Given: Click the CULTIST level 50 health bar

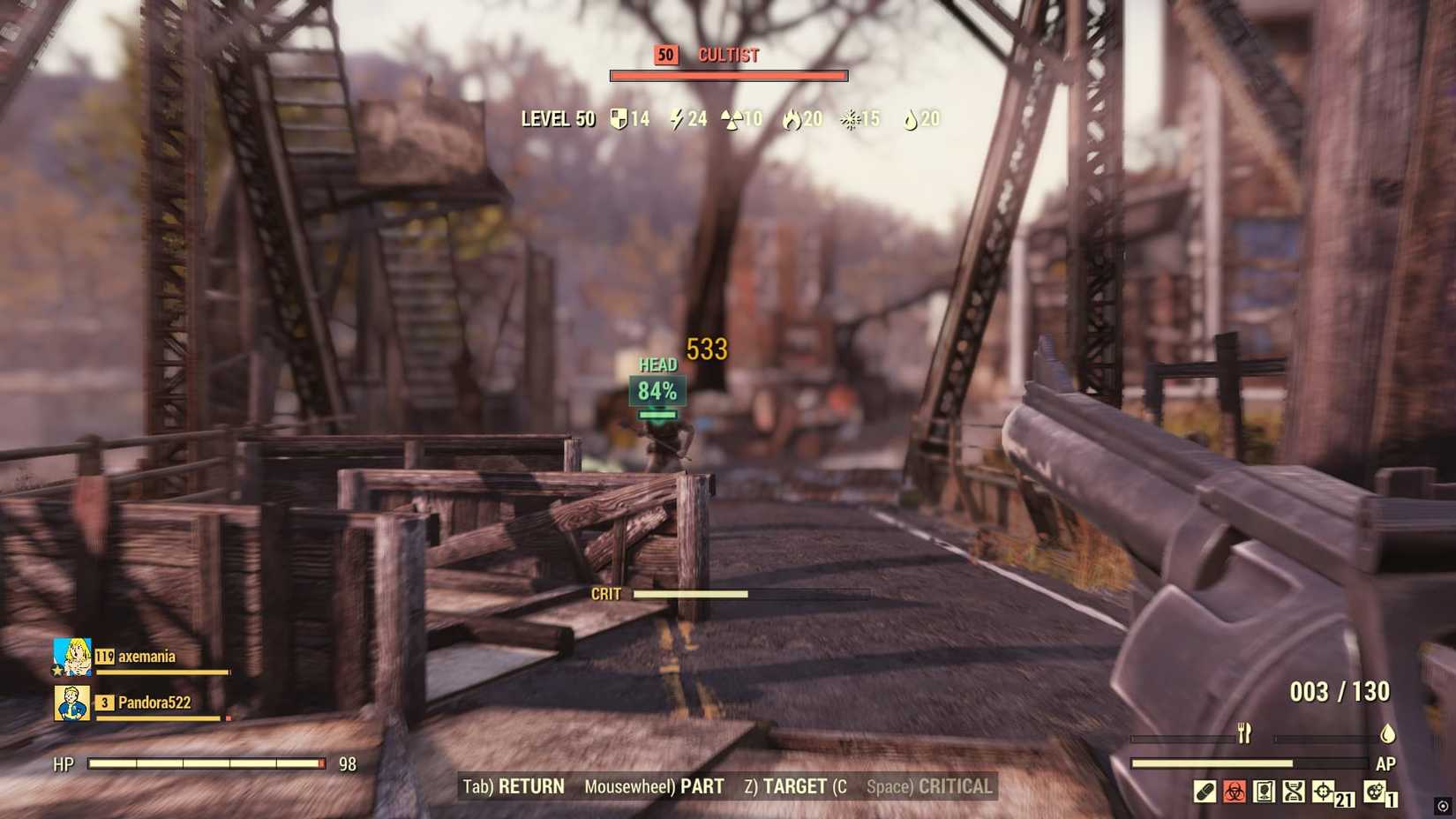Looking at the screenshot, I should pyautogui.click(x=727, y=74).
